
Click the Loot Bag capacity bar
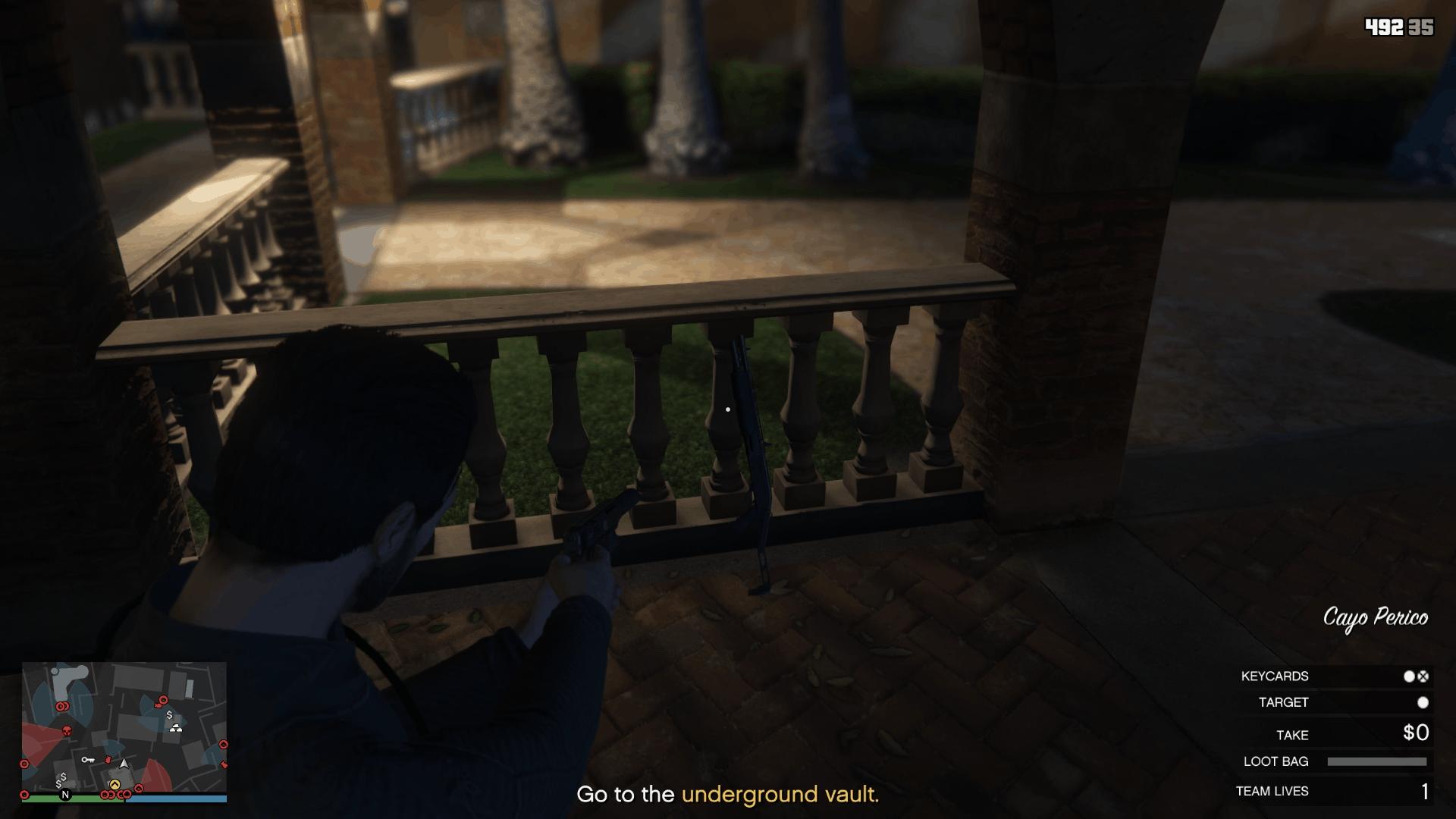[x=1378, y=762]
